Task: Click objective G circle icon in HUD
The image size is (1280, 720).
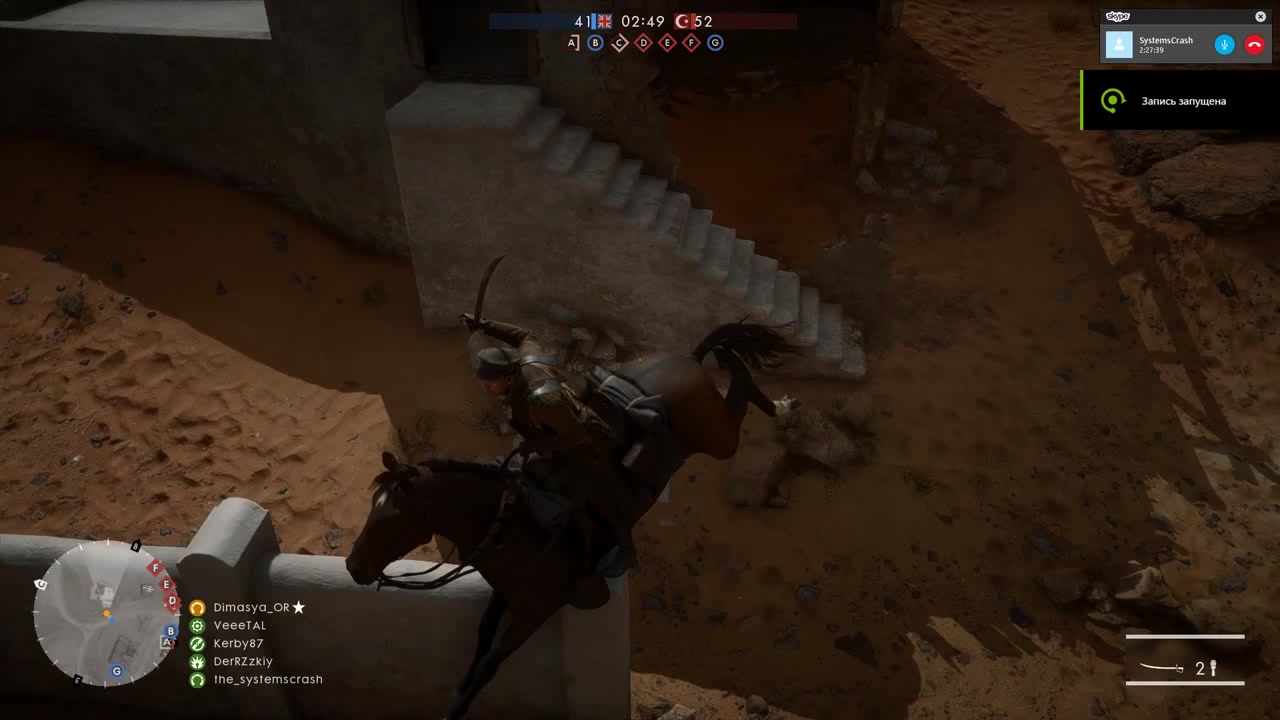Action: [715, 43]
